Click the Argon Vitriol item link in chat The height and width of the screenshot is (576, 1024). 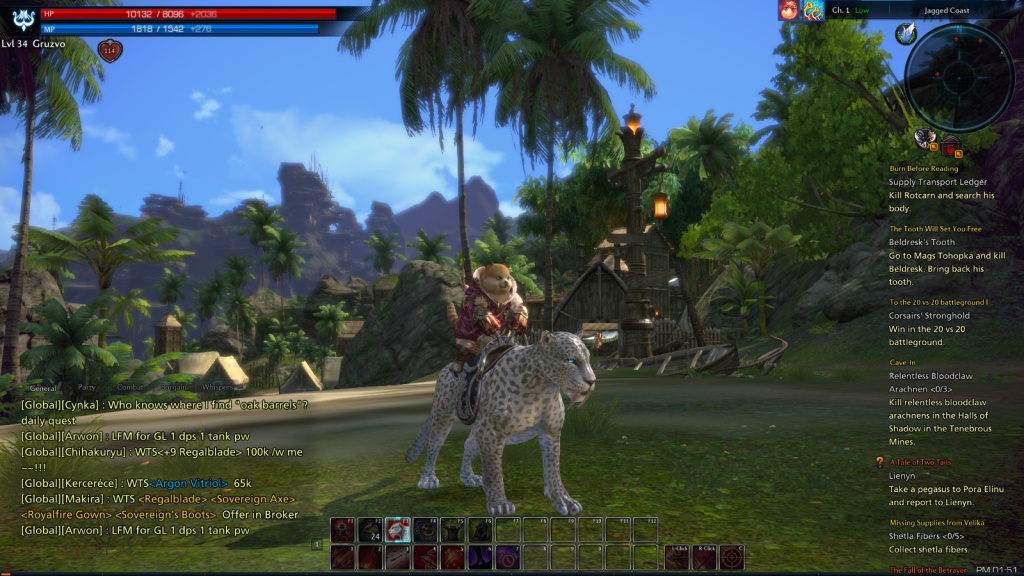click(189, 483)
